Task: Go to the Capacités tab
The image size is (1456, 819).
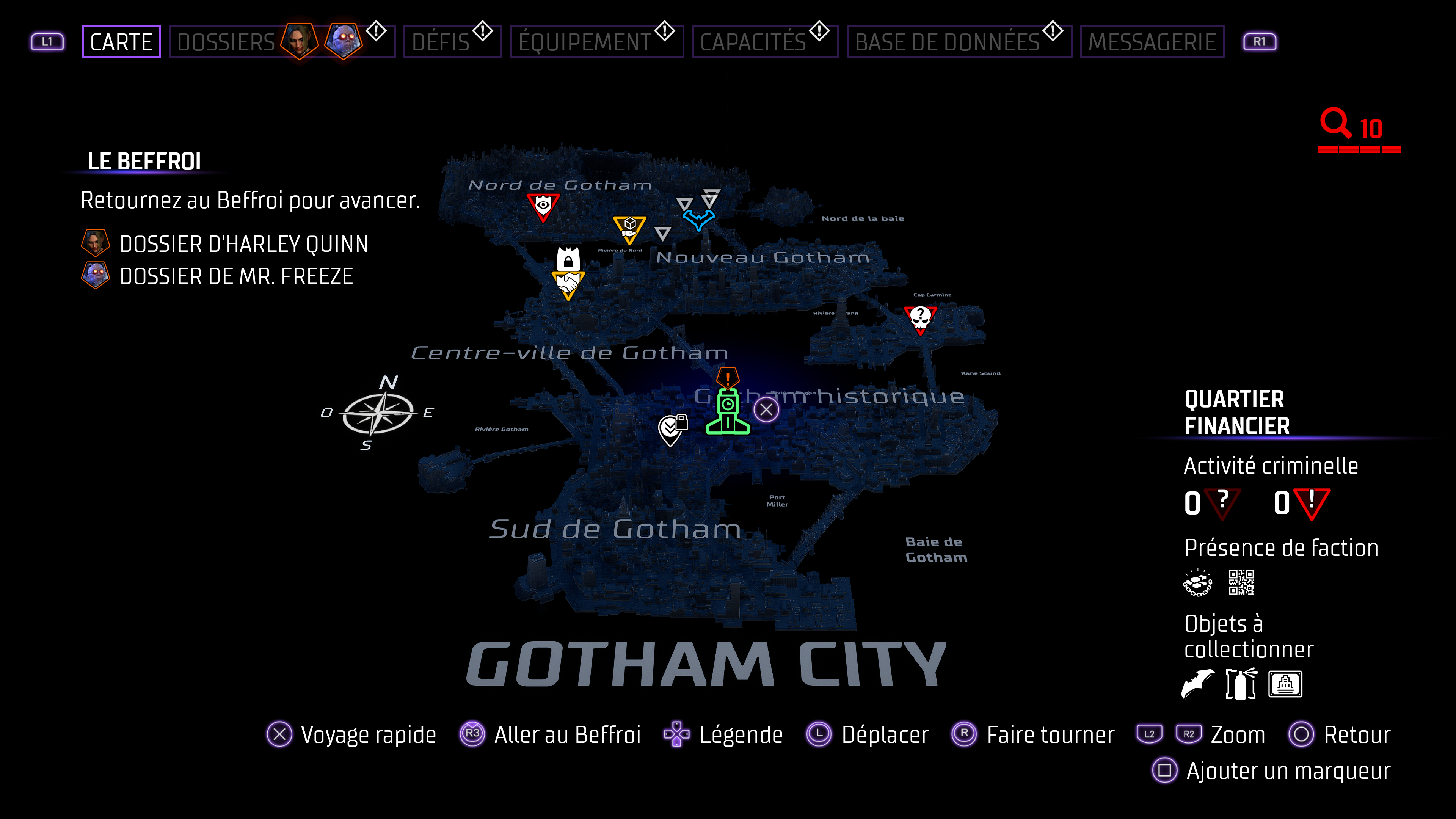Action: tap(753, 42)
